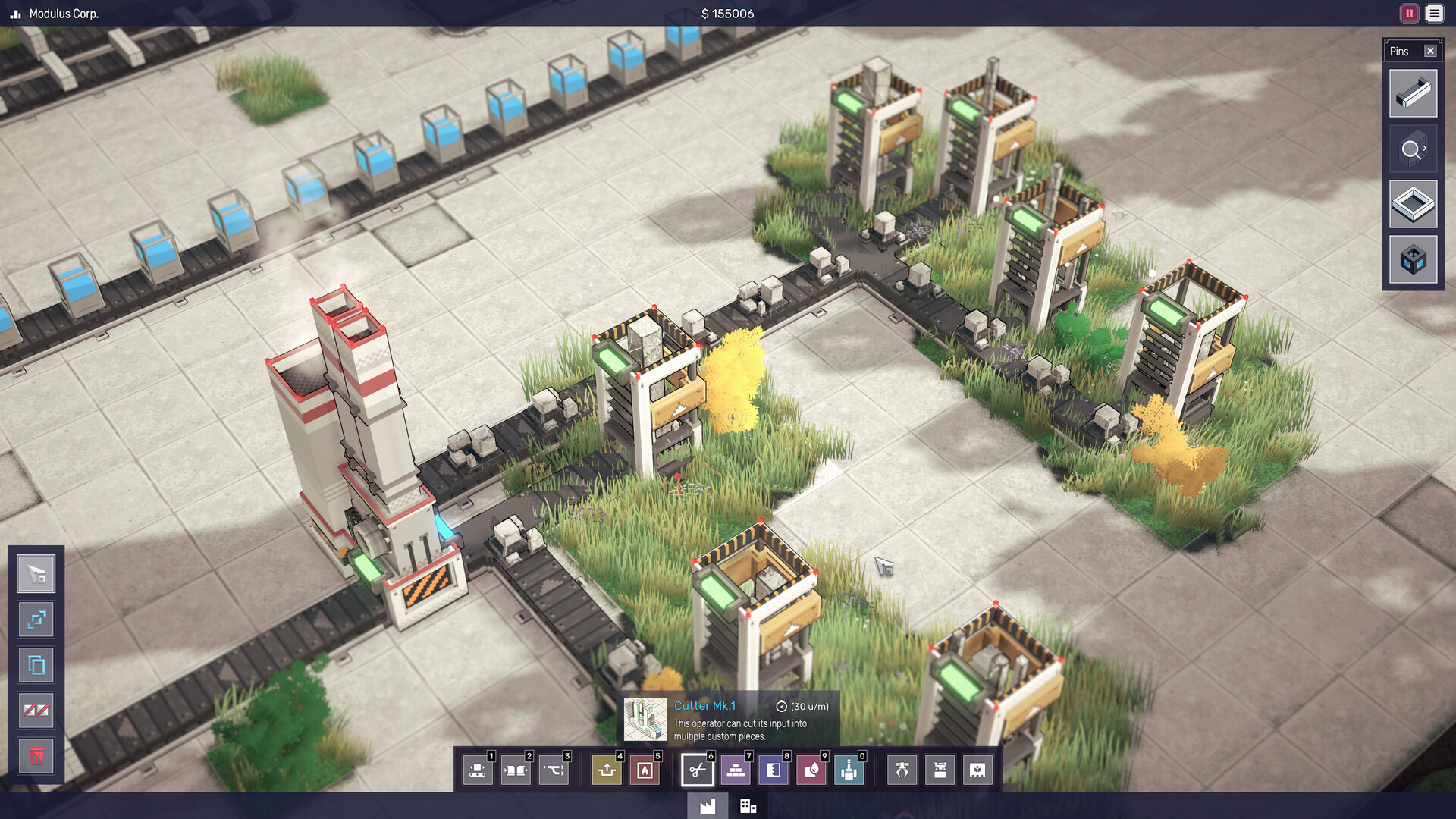Viewport: 1456px width, 819px height.
Task: Select the move tool in the left sidebar
Action: (36, 620)
